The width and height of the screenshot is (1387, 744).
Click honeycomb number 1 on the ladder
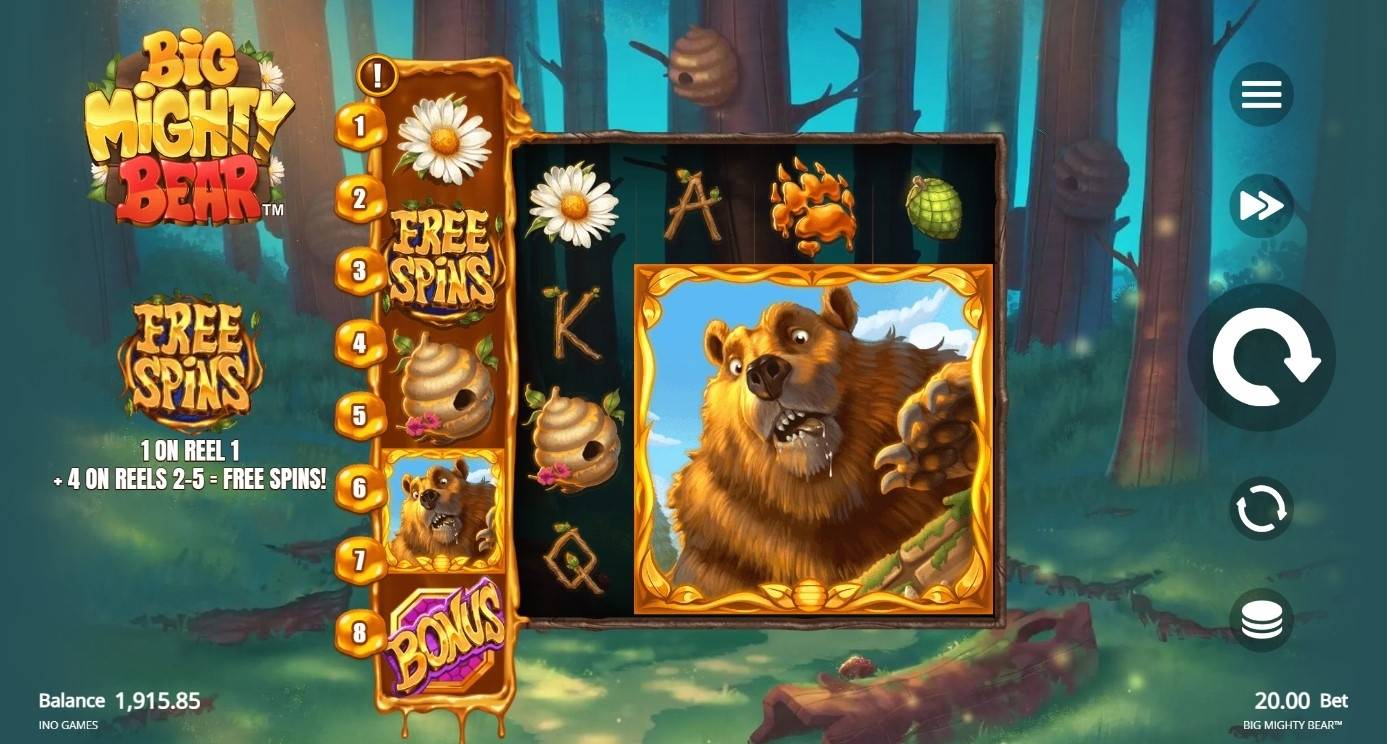[358, 127]
